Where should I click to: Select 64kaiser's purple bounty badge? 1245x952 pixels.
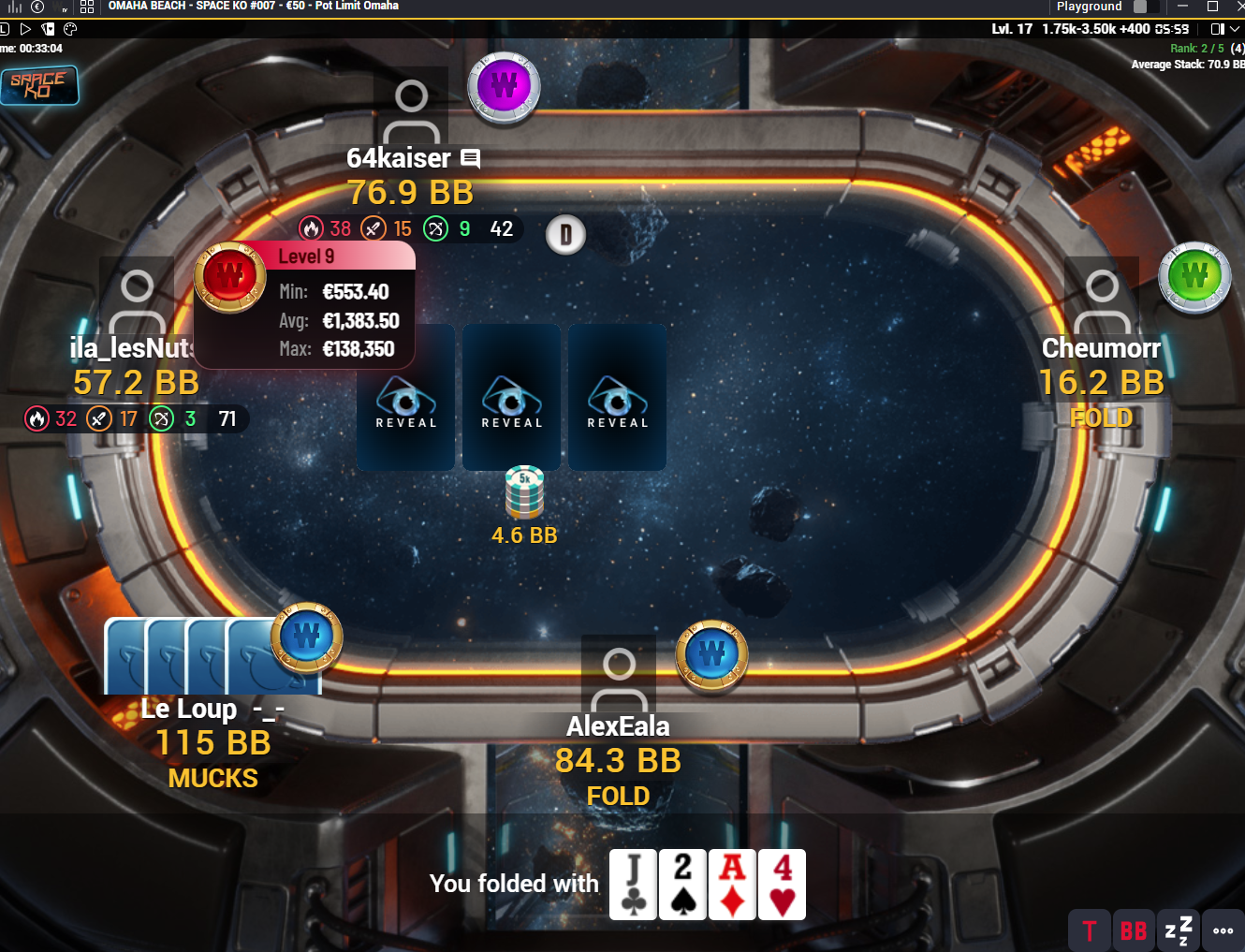pyautogui.click(x=504, y=87)
